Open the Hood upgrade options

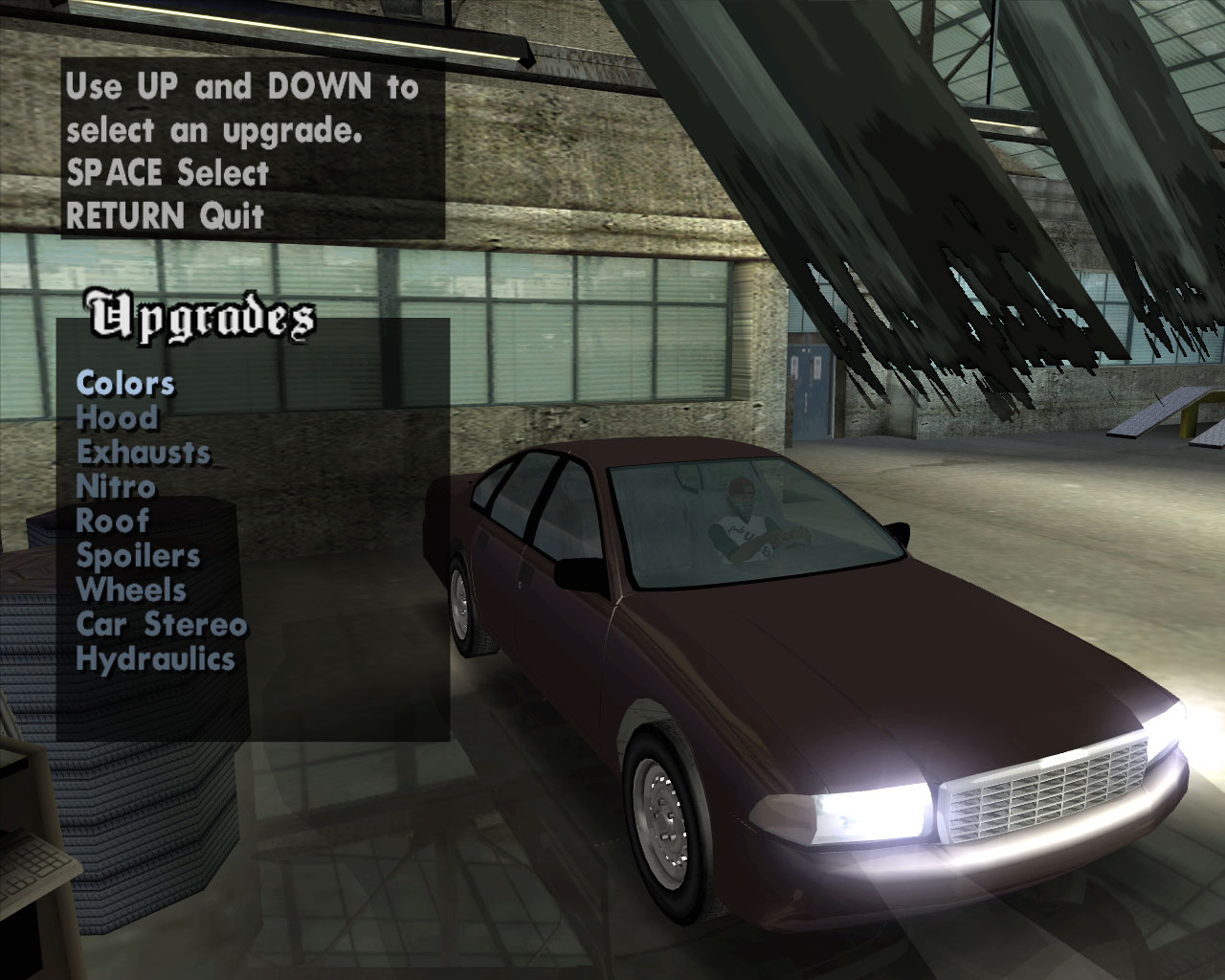117,417
